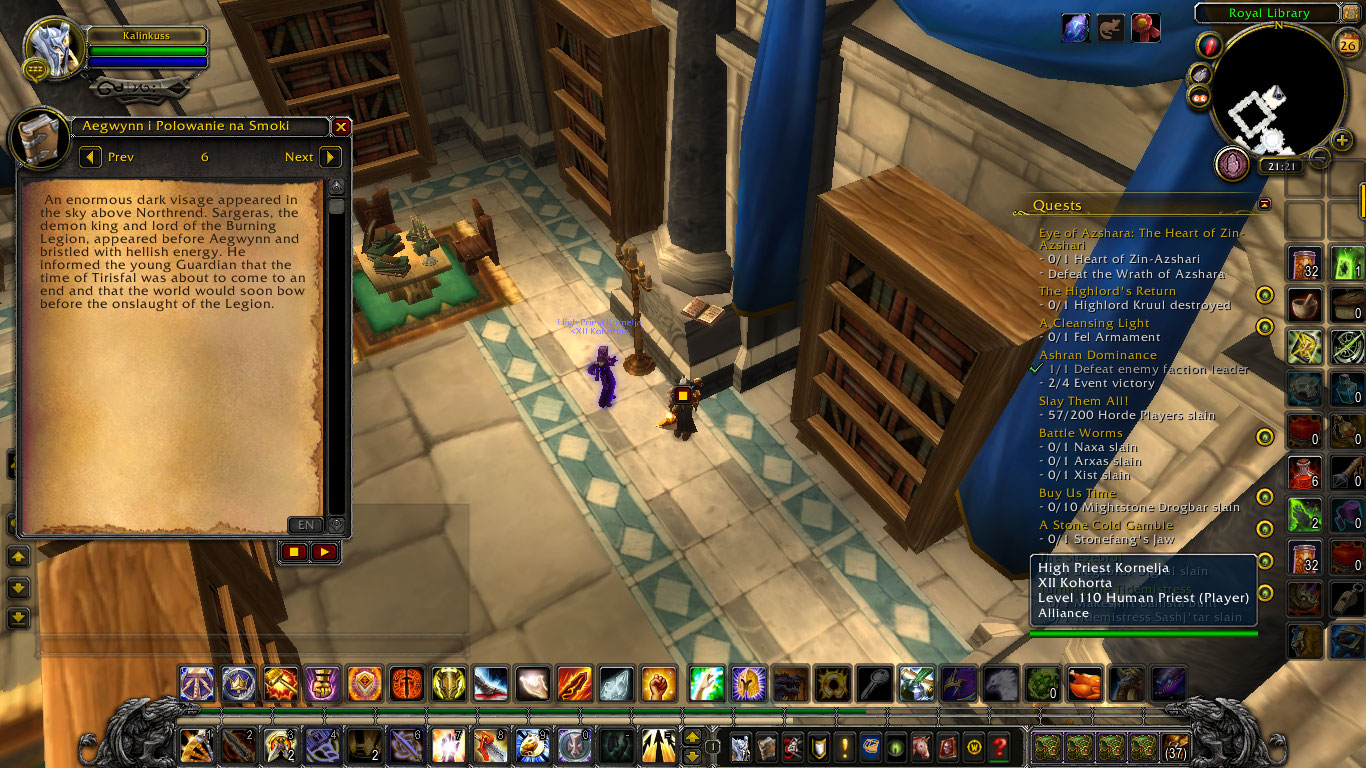Collapse the Quests objective tracker

(1264, 203)
